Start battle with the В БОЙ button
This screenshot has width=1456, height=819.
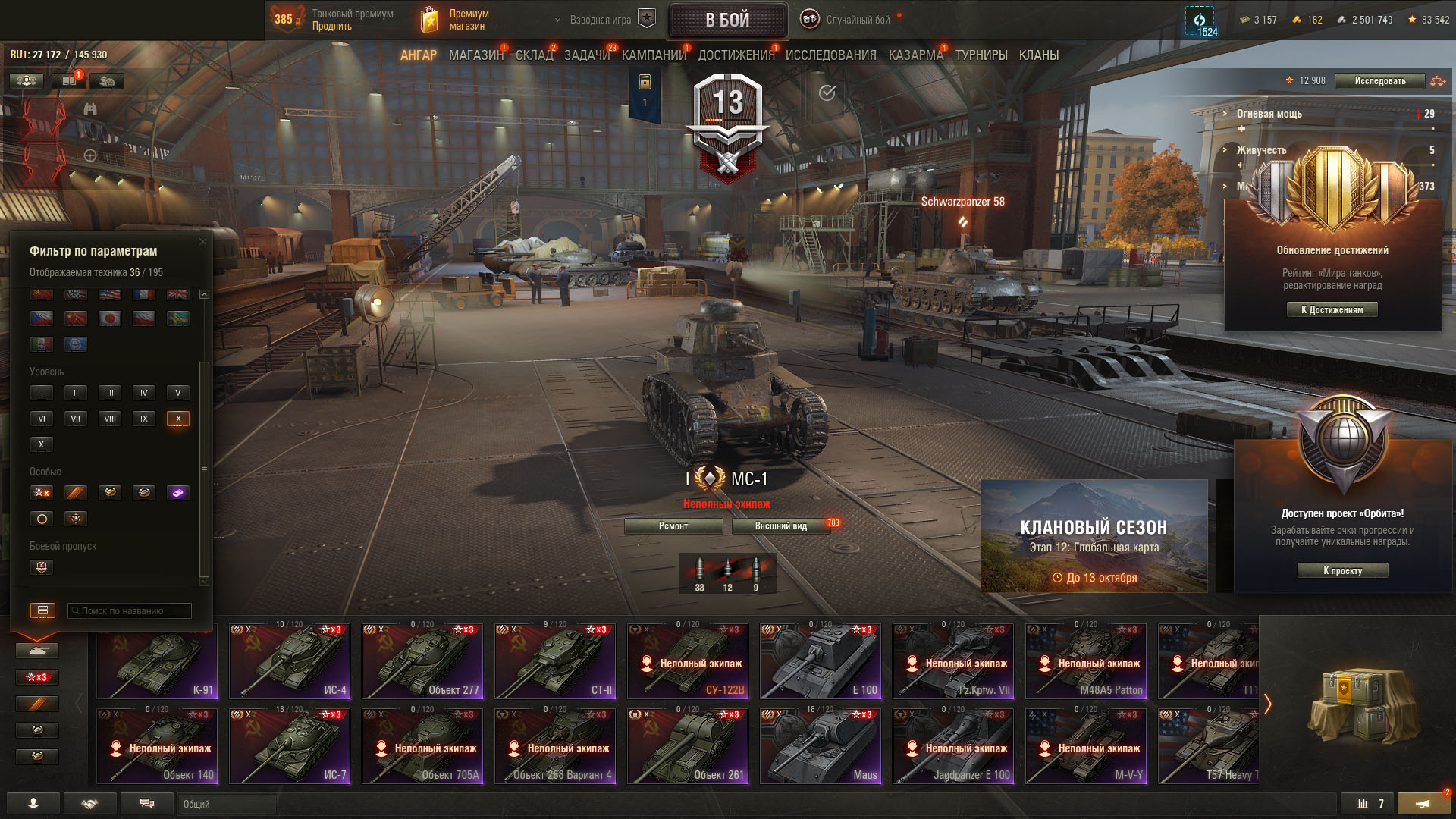pos(727,20)
